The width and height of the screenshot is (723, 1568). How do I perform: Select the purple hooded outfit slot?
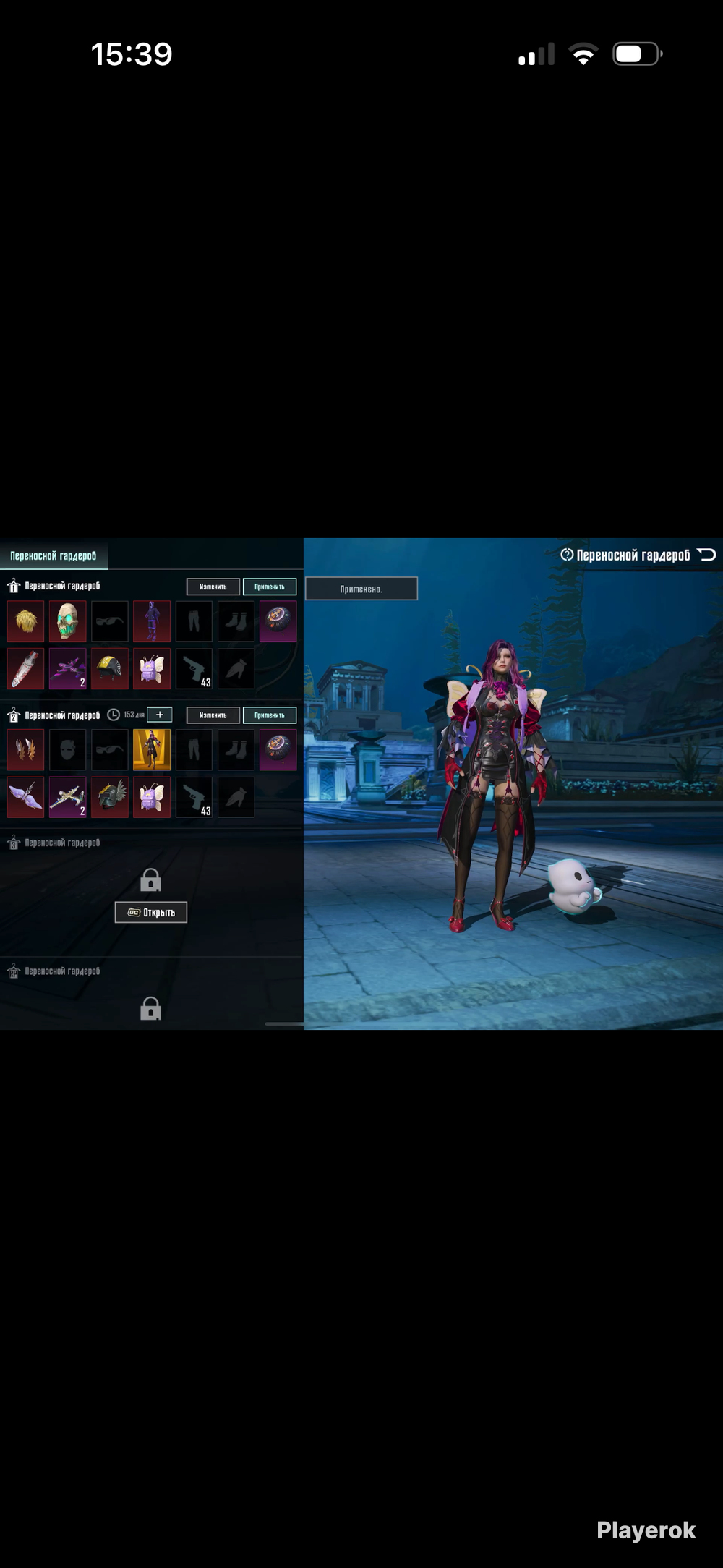coord(152,621)
